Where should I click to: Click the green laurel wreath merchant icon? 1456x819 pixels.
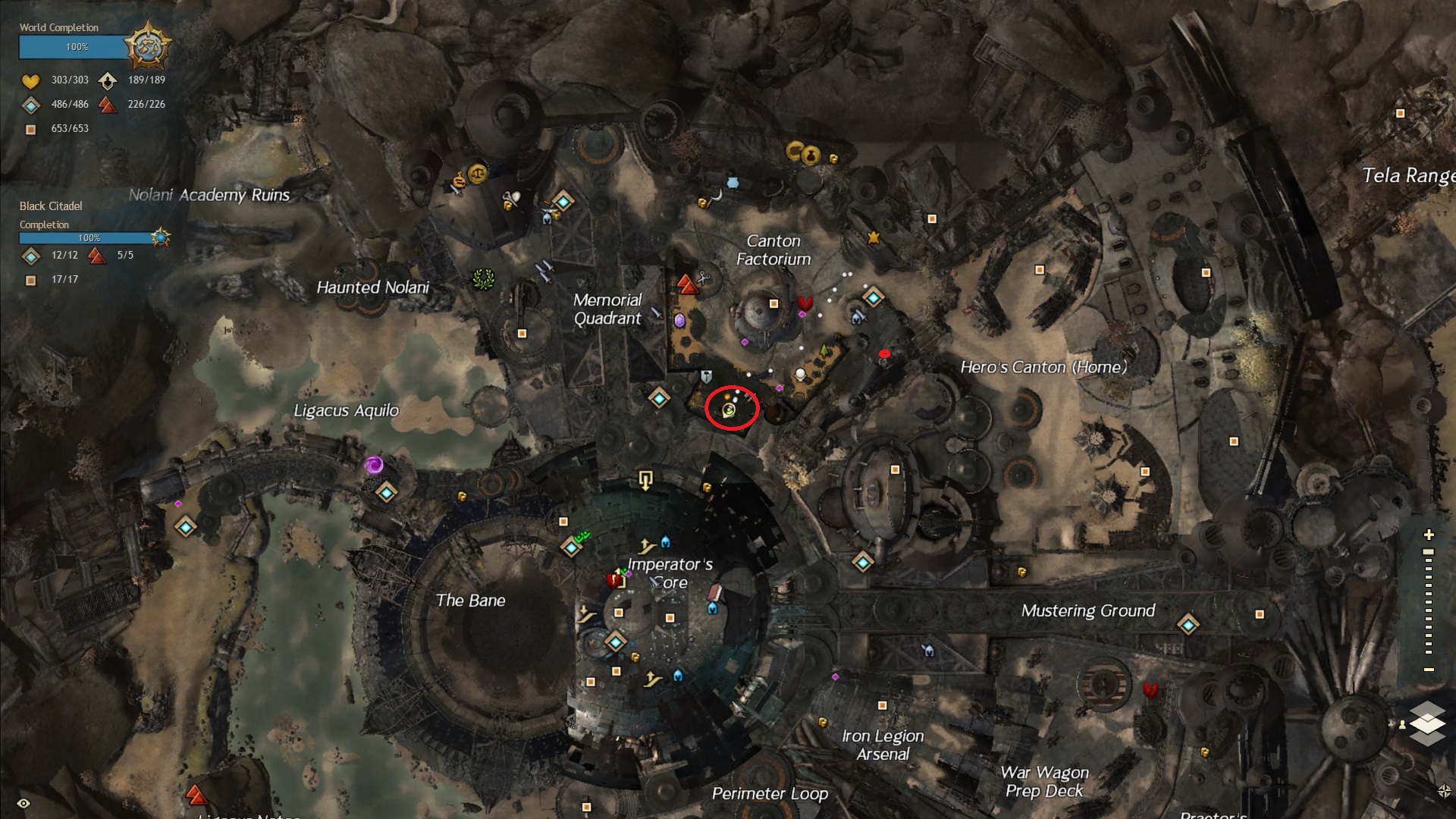click(483, 280)
